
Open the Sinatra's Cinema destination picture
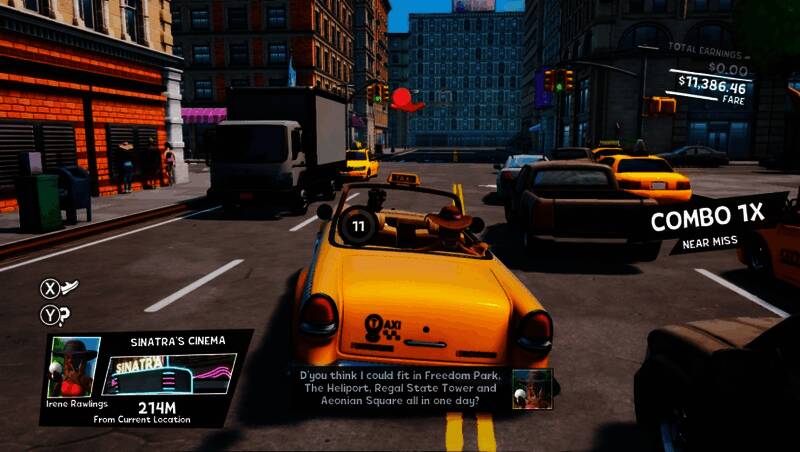tap(169, 375)
